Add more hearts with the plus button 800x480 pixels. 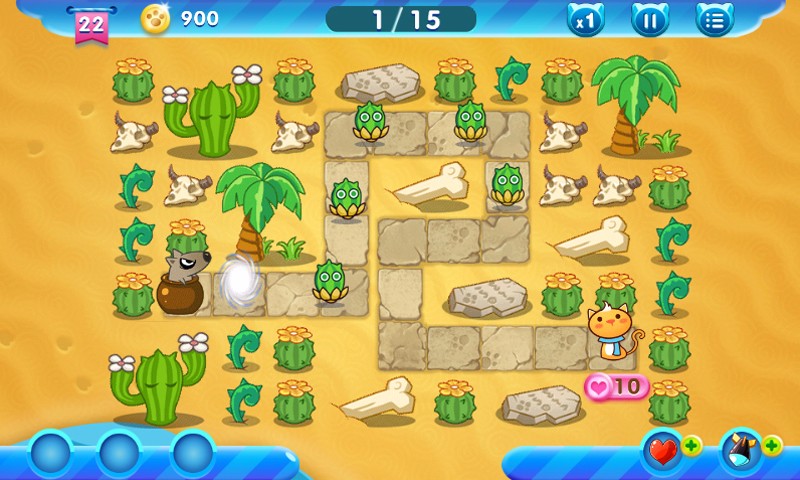coord(692,445)
